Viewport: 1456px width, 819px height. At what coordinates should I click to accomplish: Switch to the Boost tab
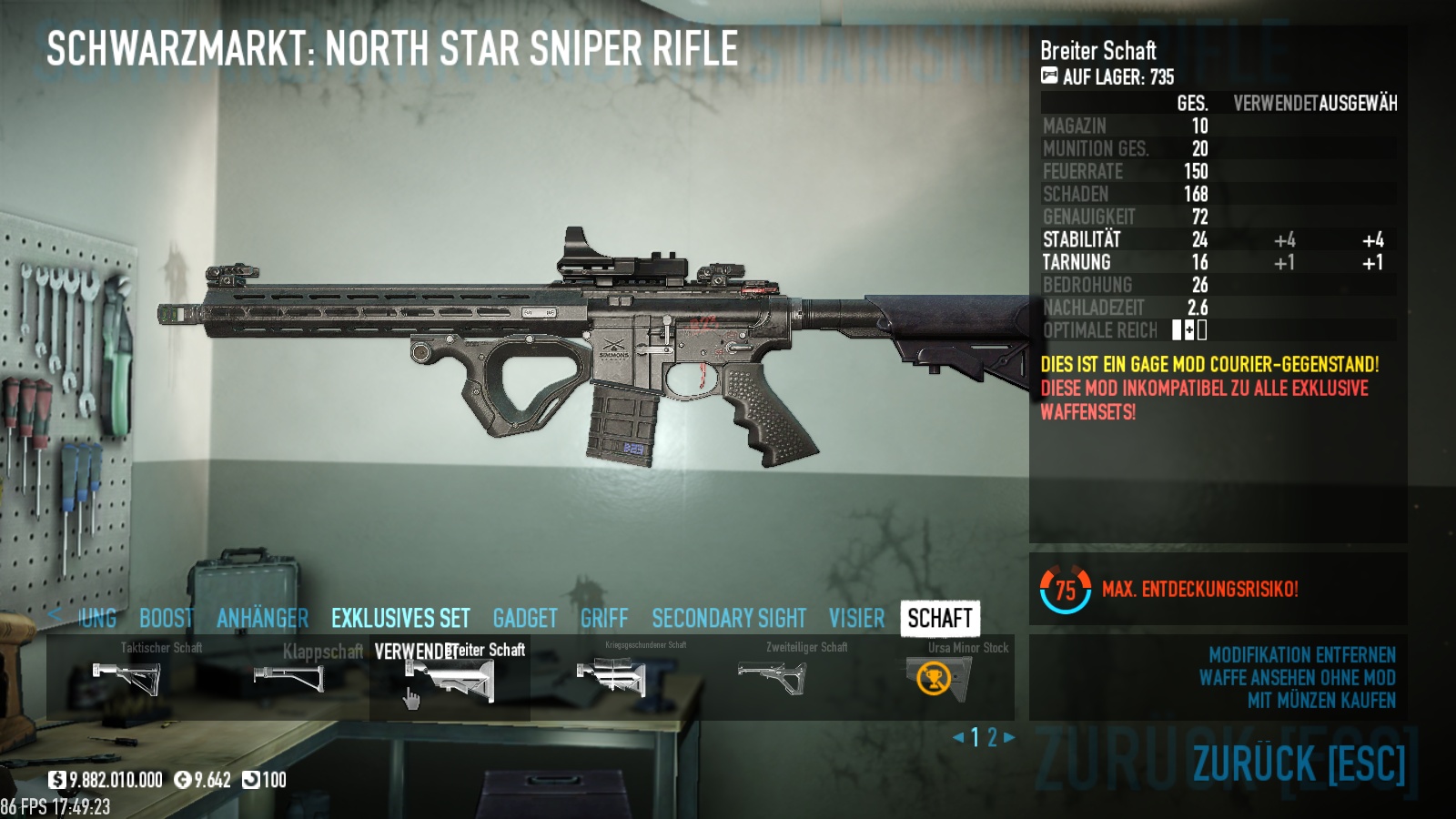tap(166, 619)
